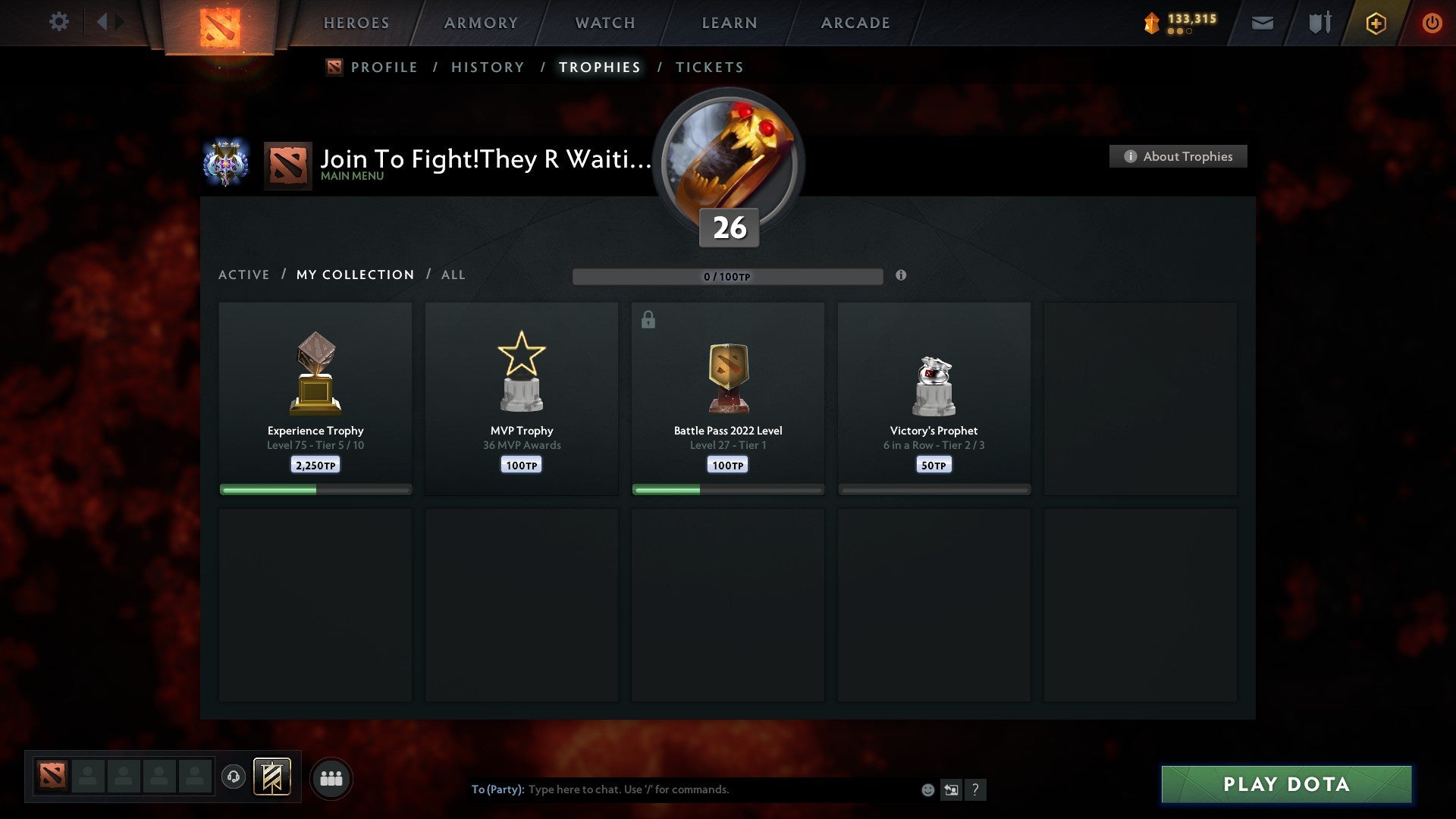The width and height of the screenshot is (1456, 819).
Task: Open your mail inbox envelope
Action: pos(1263,24)
